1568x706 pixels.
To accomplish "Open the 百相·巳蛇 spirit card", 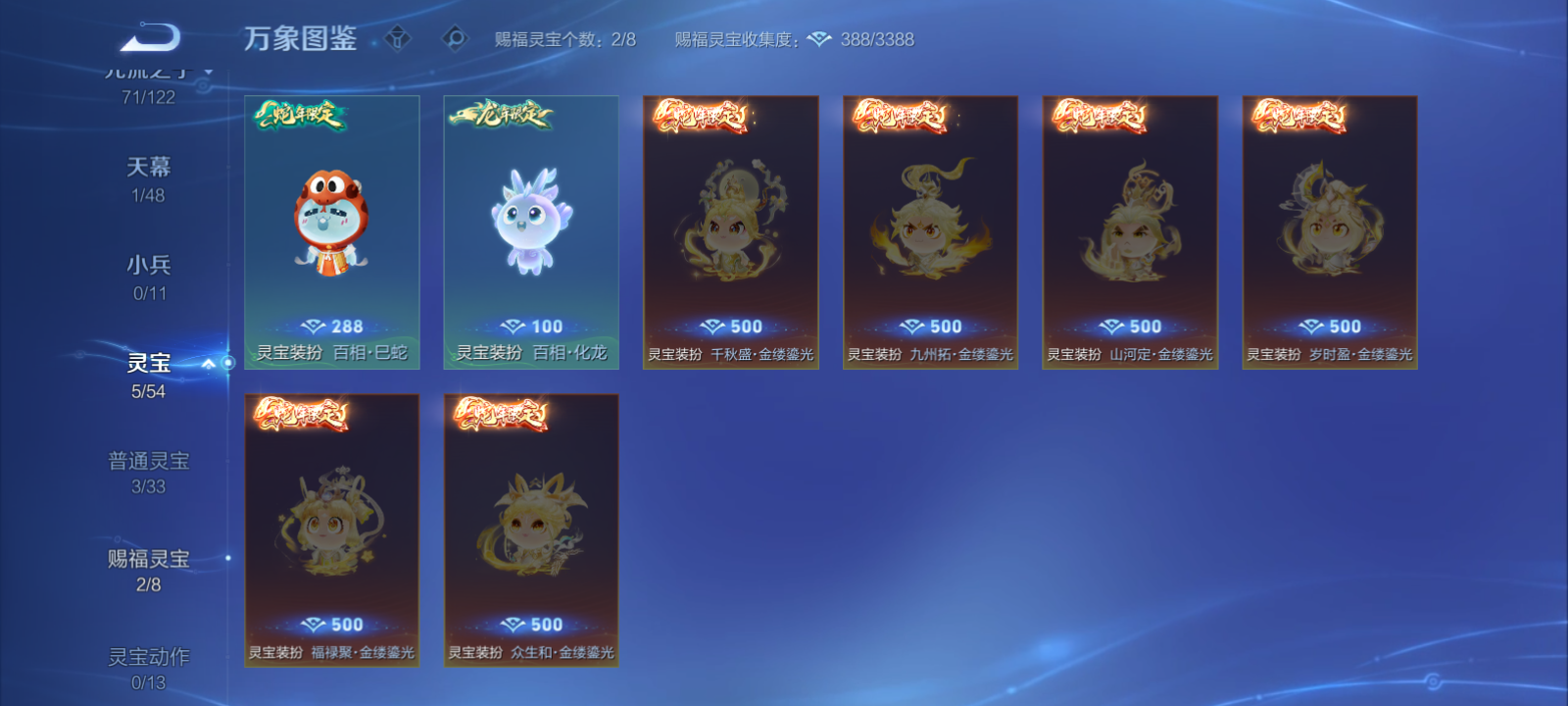I will 332,232.
